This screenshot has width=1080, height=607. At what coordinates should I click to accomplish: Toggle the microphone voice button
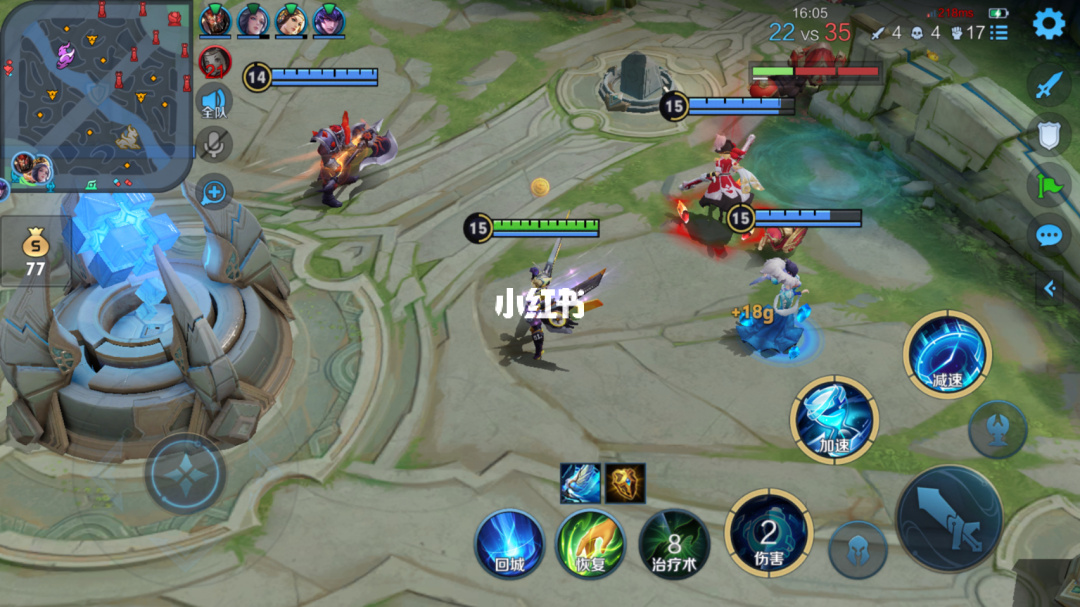point(214,145)
